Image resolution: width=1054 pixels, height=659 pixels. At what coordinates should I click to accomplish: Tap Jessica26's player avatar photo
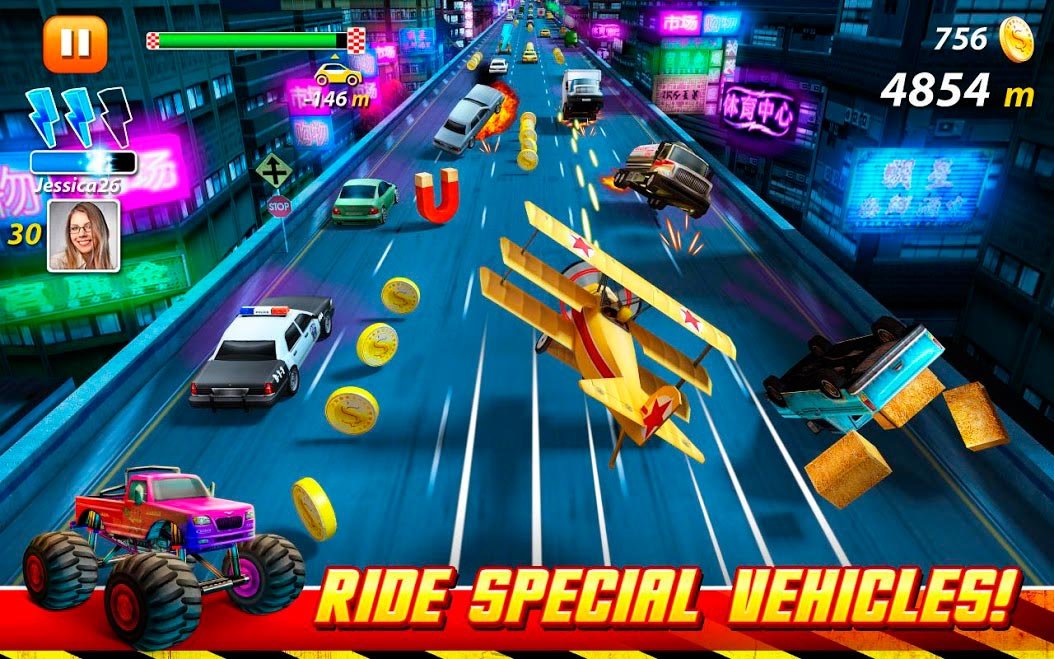(83, 235)
